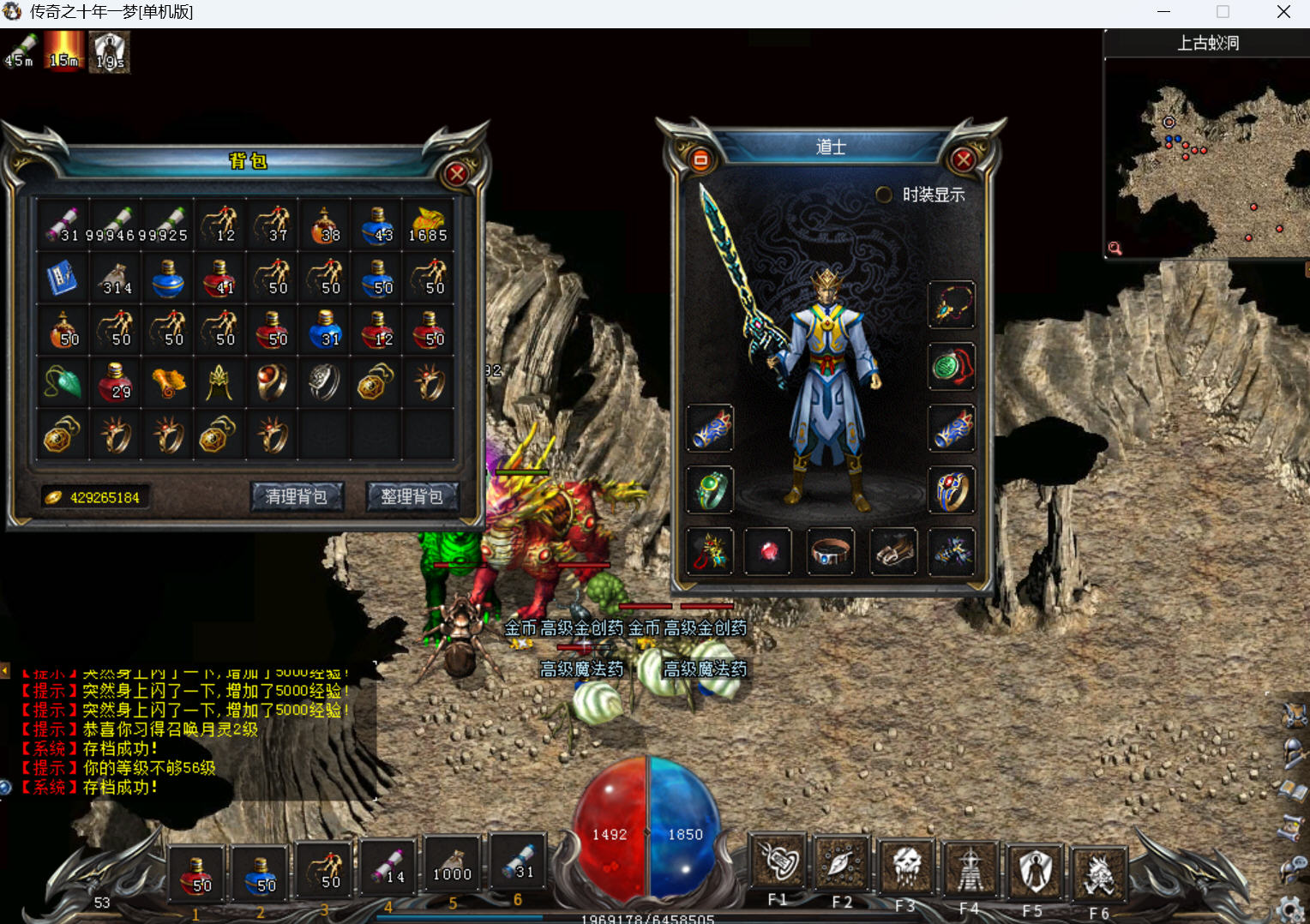Select the green leaf pendant in backpack

63,382
